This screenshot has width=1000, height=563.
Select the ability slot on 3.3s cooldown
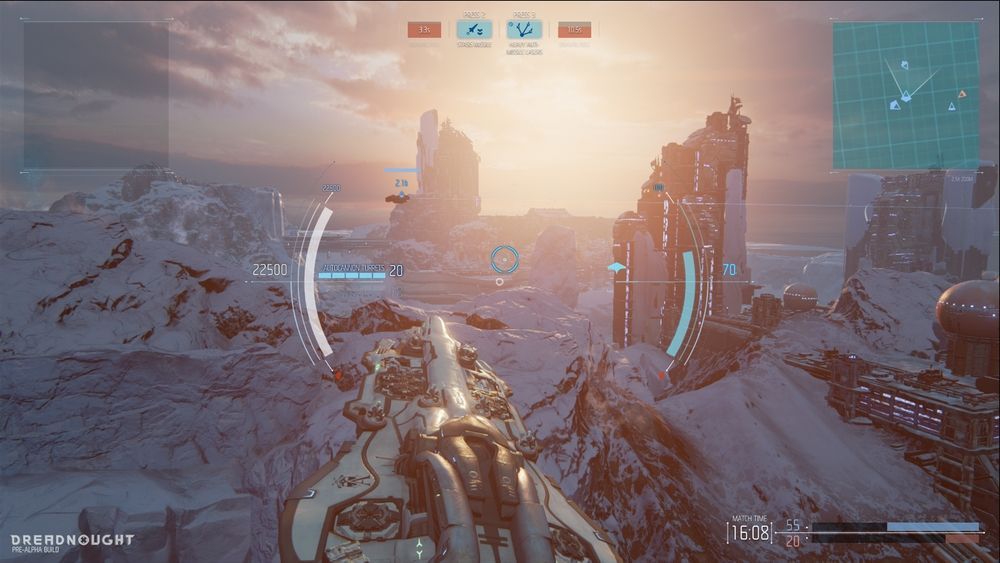coord(424,30)
